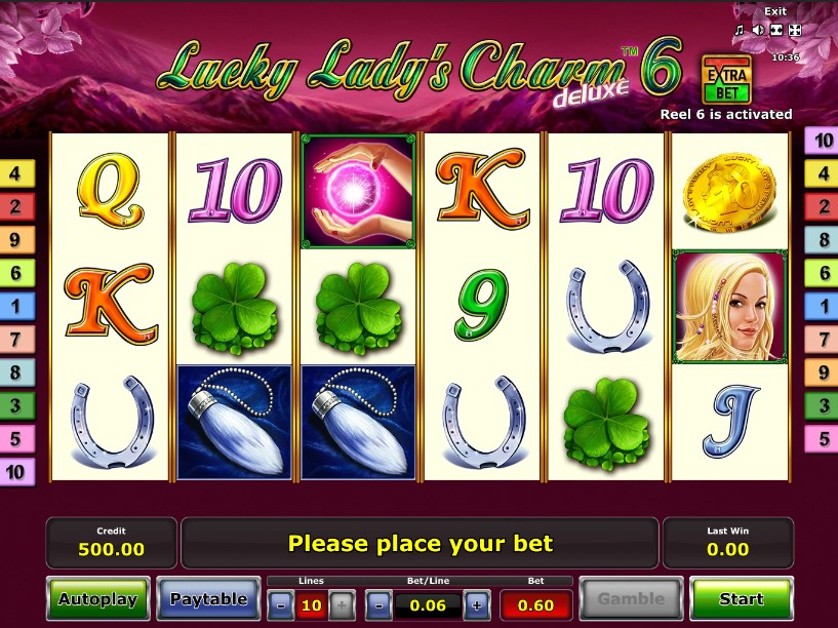Image resolution: width=838 pixels, height=628 pixels.
Task: Decrease the number of Lines
Action: click(281, 604)
